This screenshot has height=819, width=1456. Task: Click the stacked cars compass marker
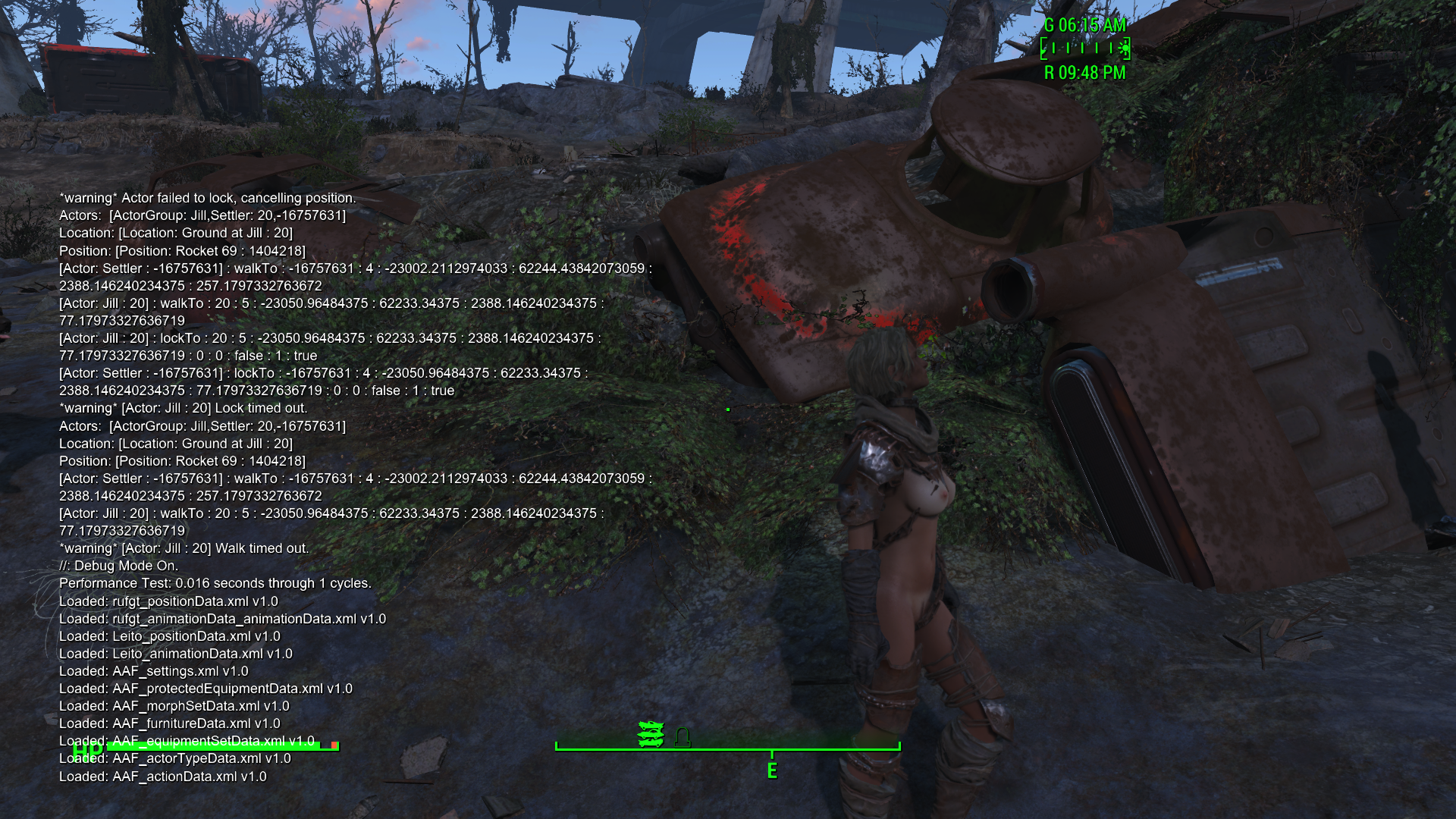point(651,734)
